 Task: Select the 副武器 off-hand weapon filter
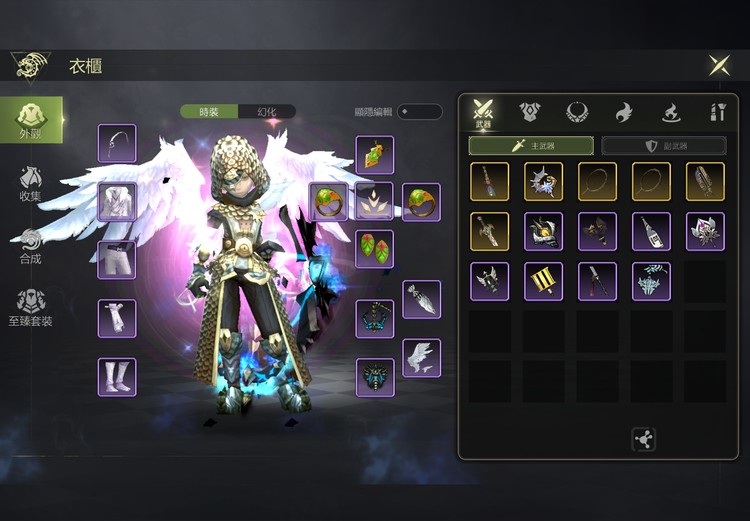[664, 146]
